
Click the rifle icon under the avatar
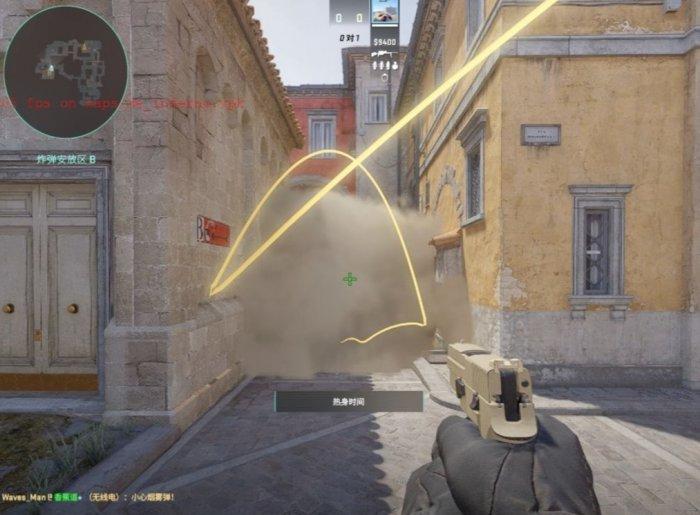pos(383,55)
